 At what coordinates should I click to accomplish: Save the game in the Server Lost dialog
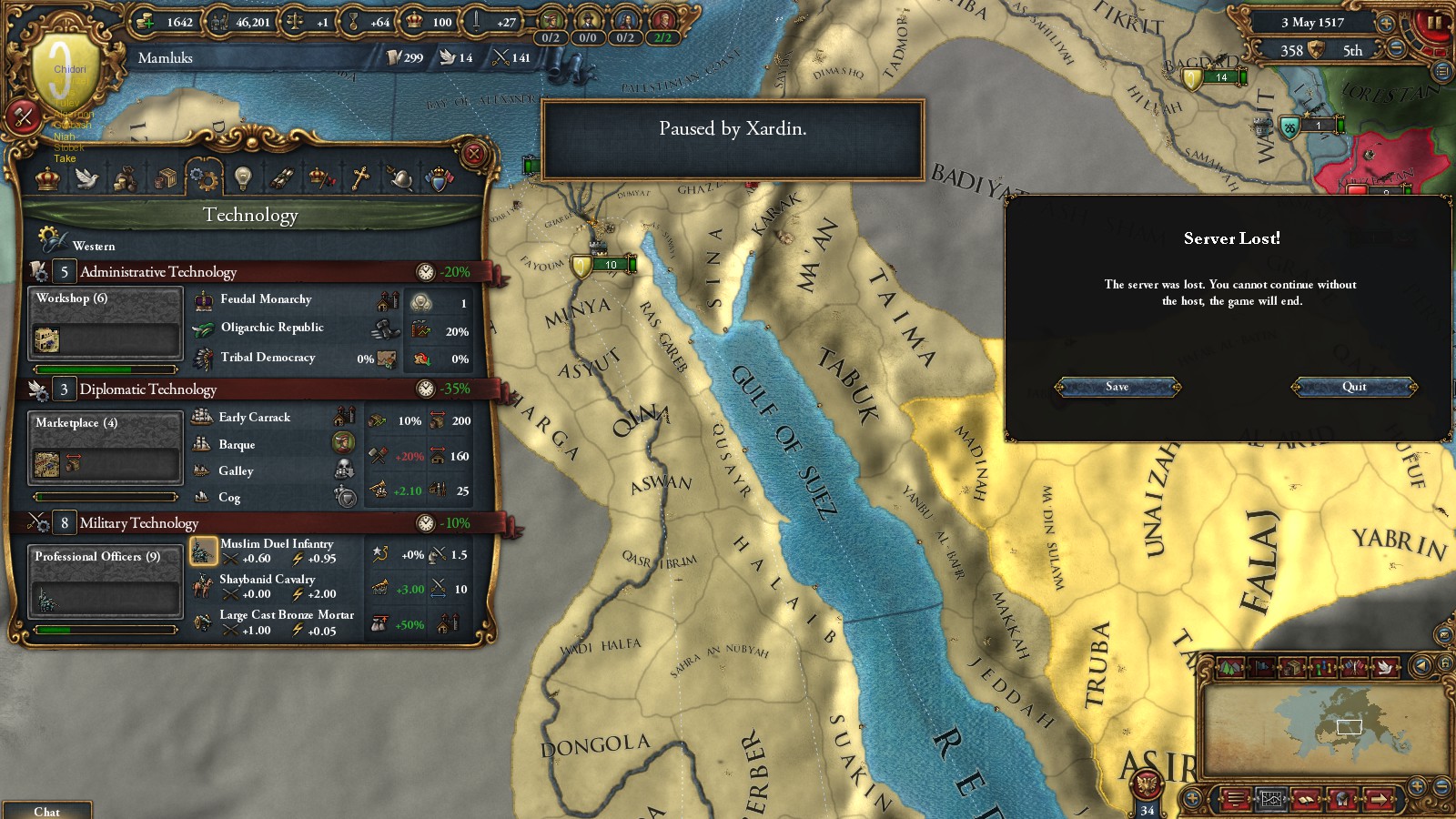point(1117,387)
